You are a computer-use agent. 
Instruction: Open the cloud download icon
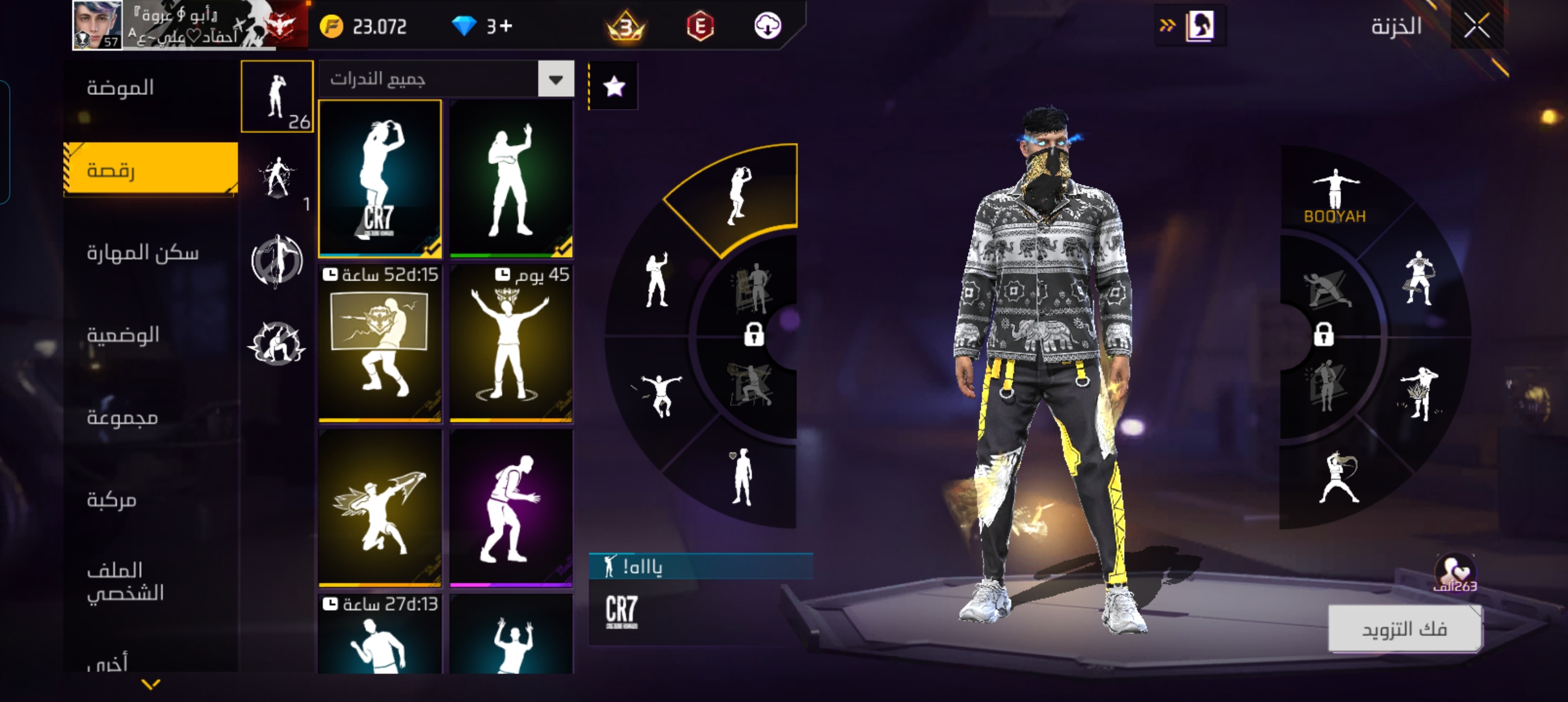[767, 26]
